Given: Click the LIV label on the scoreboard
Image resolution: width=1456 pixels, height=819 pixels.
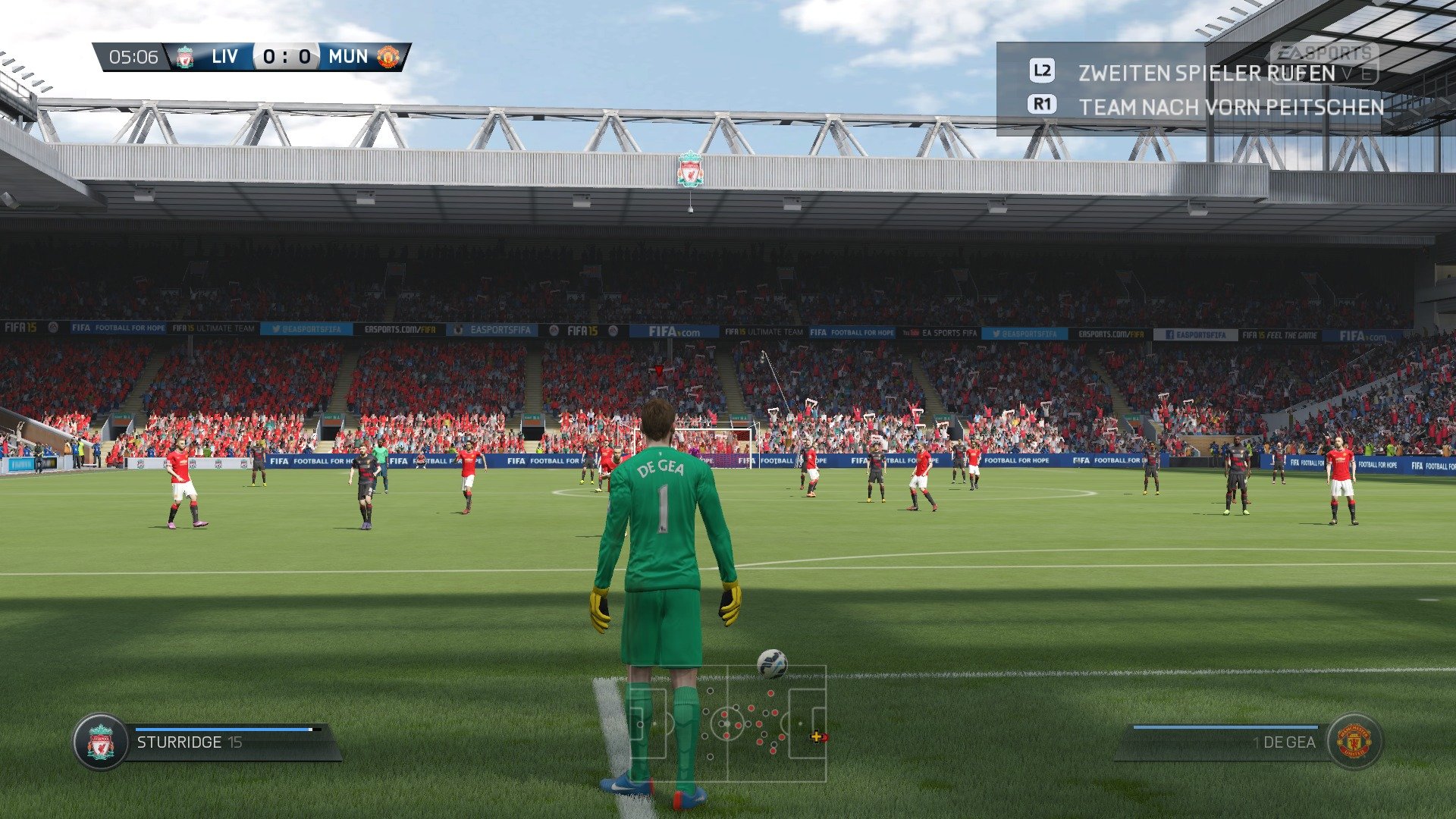Looking at the screenshot, I should [x=224, y=56].
